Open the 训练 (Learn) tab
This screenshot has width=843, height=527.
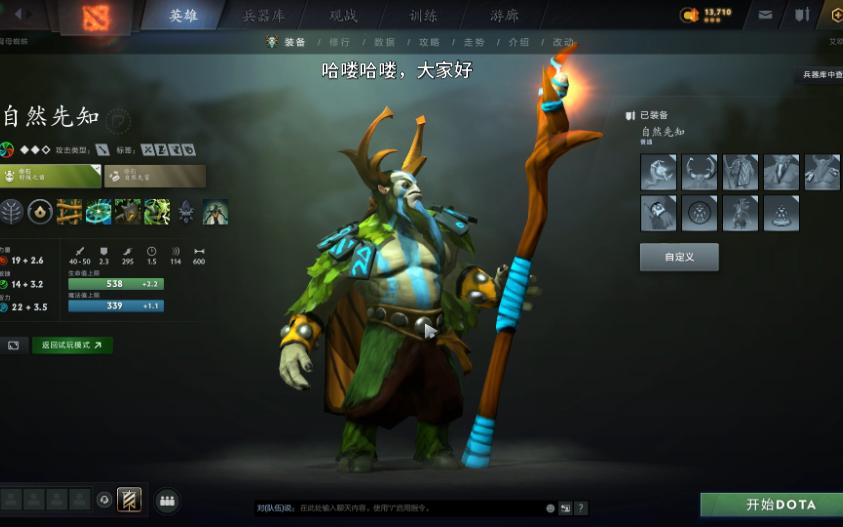tap(422, 15)
